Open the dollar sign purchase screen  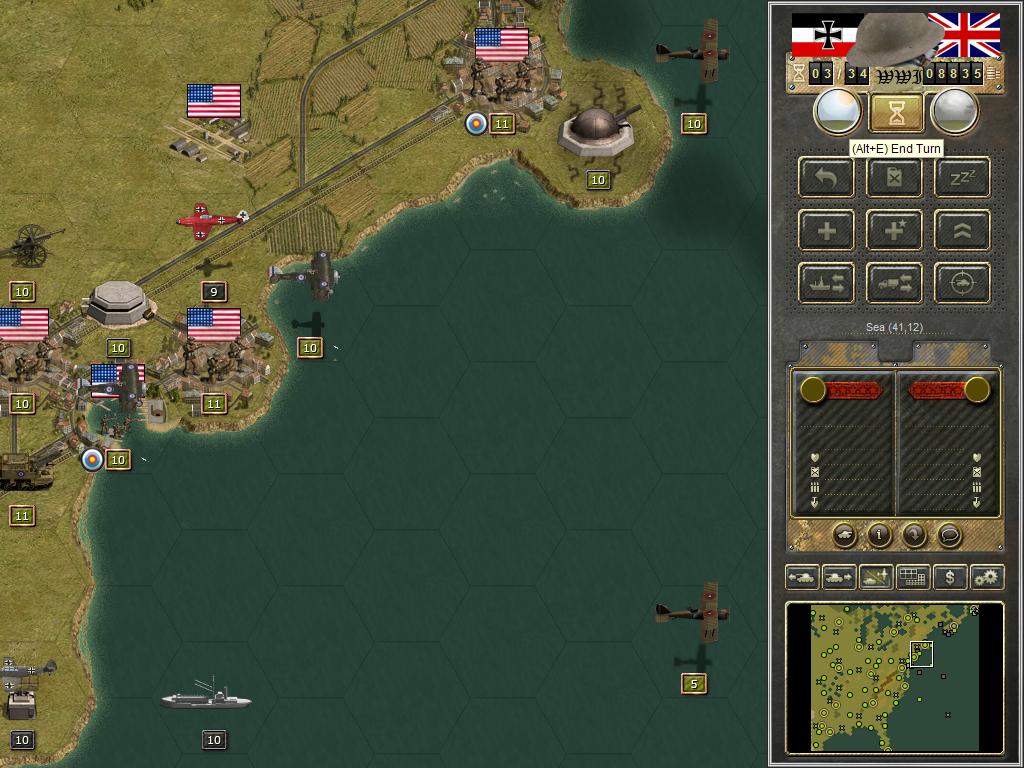949,577
